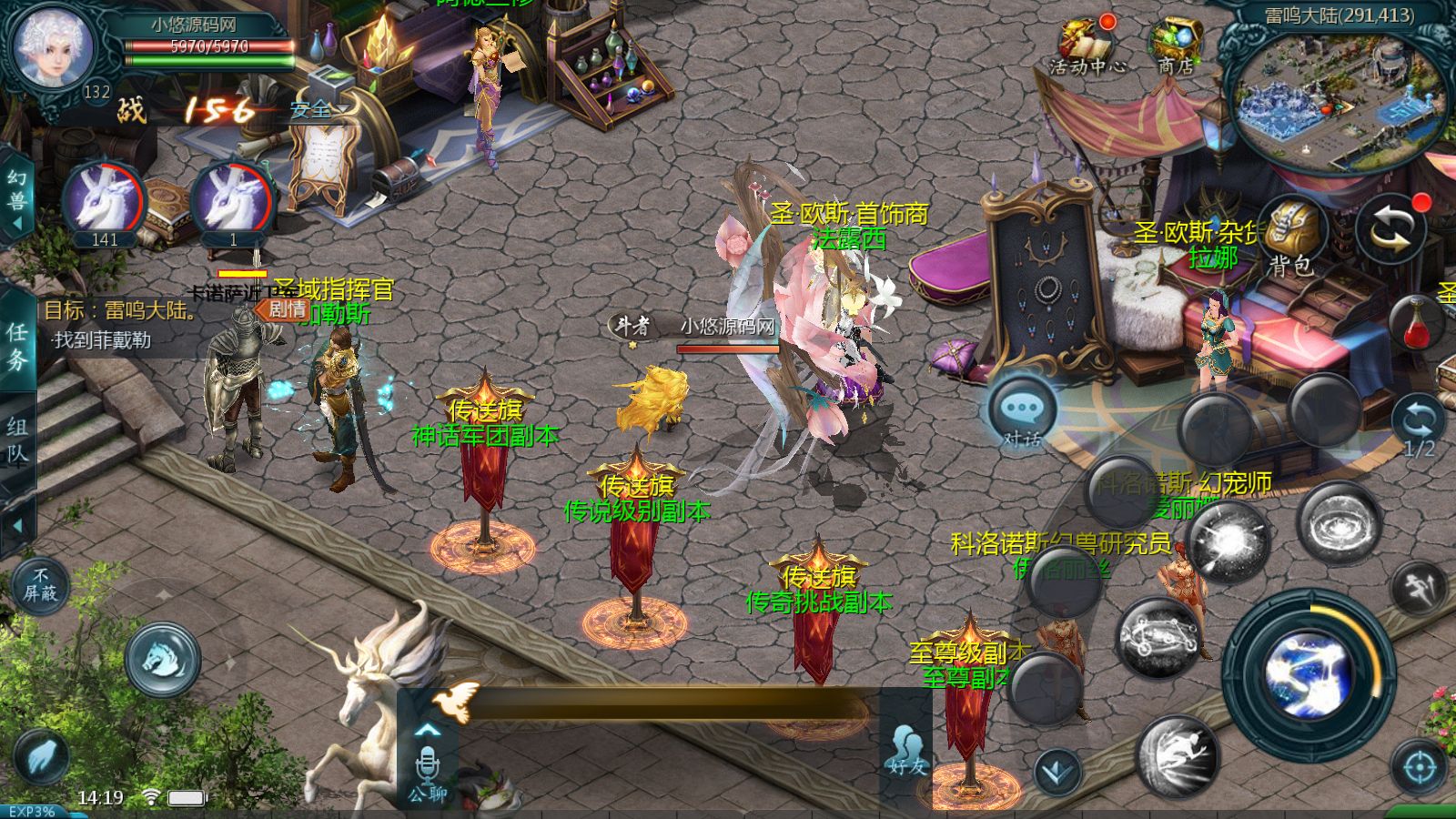Activate the main lightning attack skill
This screenshot has width=1456, height=819.
pyautogui.click(x=1309, y=675)
